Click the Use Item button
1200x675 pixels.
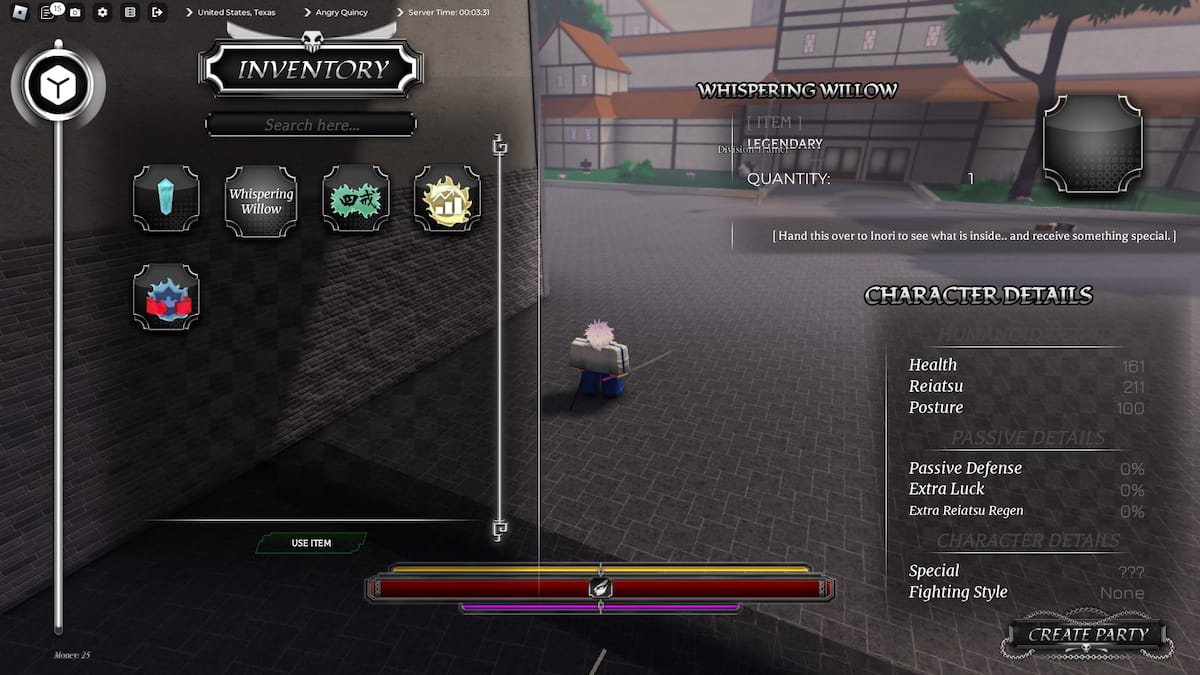tap(311, 543)
